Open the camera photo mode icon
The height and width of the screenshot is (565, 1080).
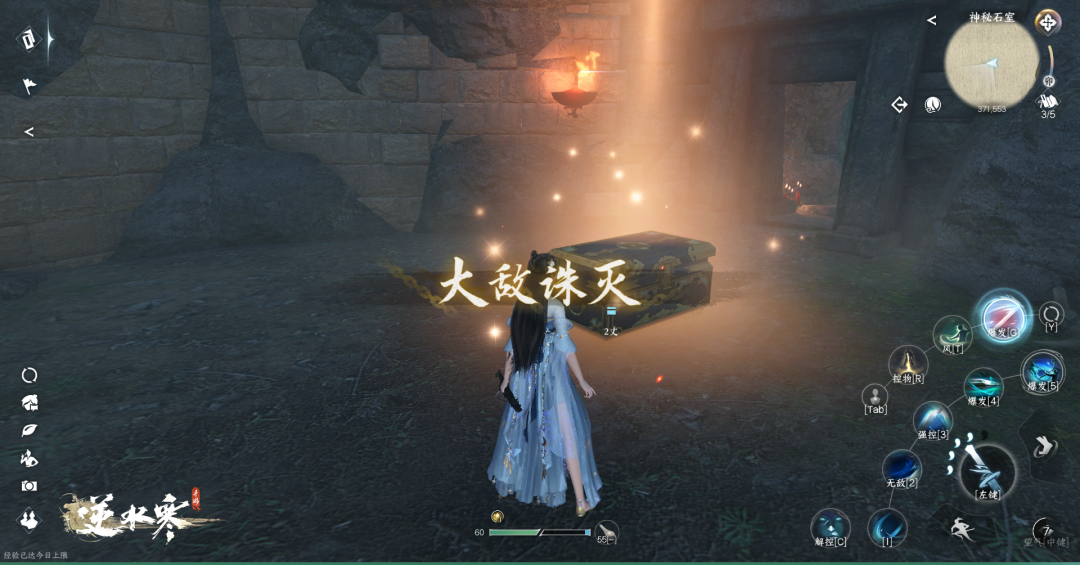pyautogui.click(x=29, y=486)
